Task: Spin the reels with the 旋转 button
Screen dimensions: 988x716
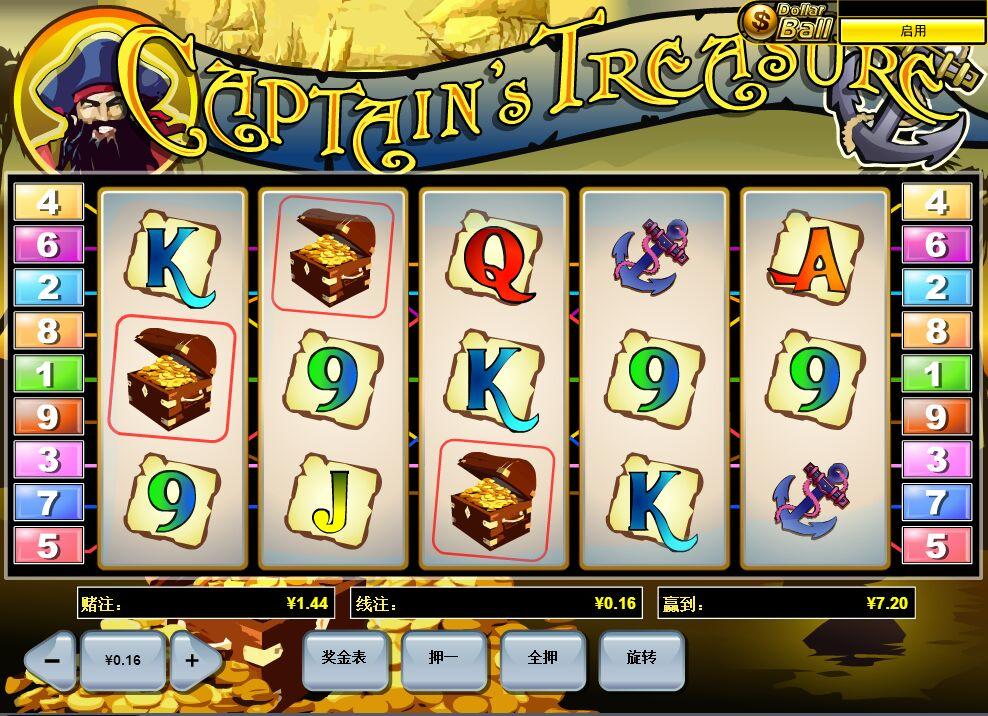Action: pyautogui.click(x=641, y=658)
